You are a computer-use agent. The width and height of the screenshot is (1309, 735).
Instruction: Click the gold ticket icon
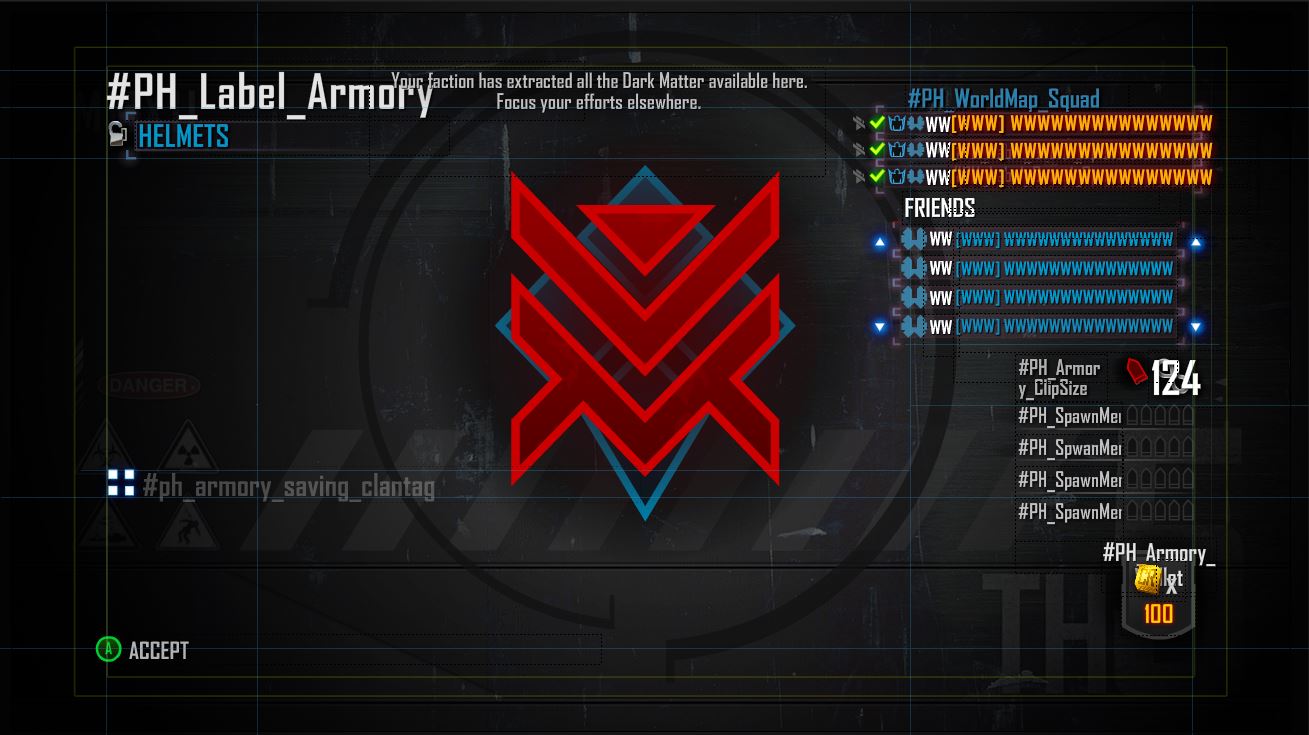click(x=1148, y=577)
